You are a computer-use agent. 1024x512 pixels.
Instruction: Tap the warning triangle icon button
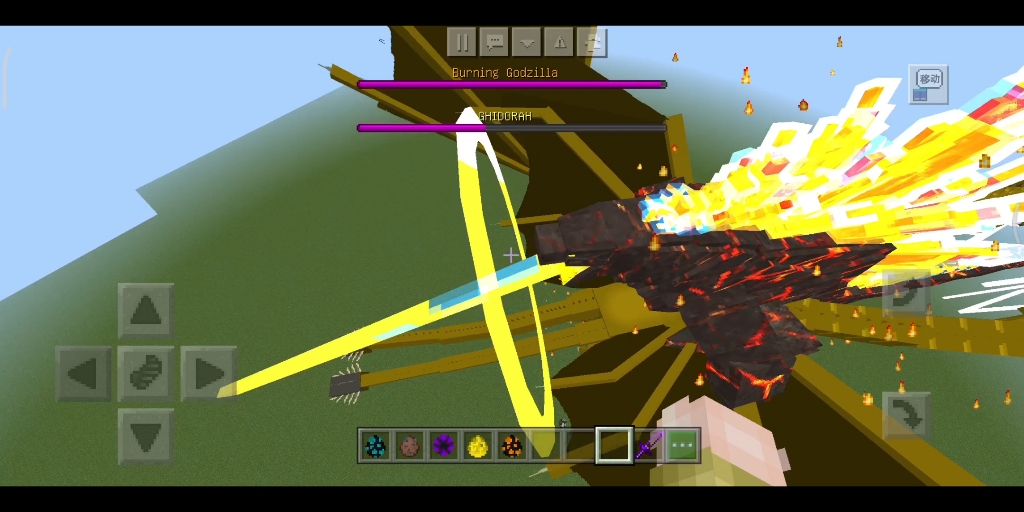pos(559,42)
